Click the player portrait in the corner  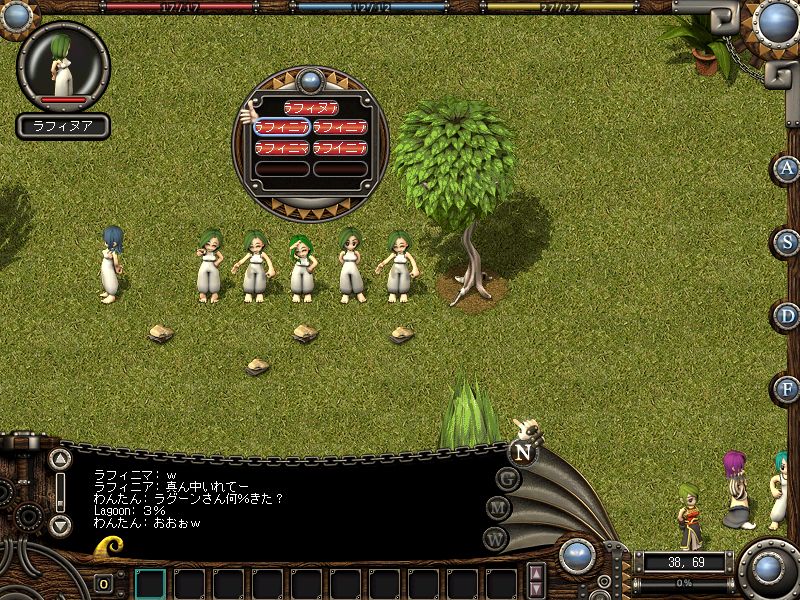click(64, 66)
